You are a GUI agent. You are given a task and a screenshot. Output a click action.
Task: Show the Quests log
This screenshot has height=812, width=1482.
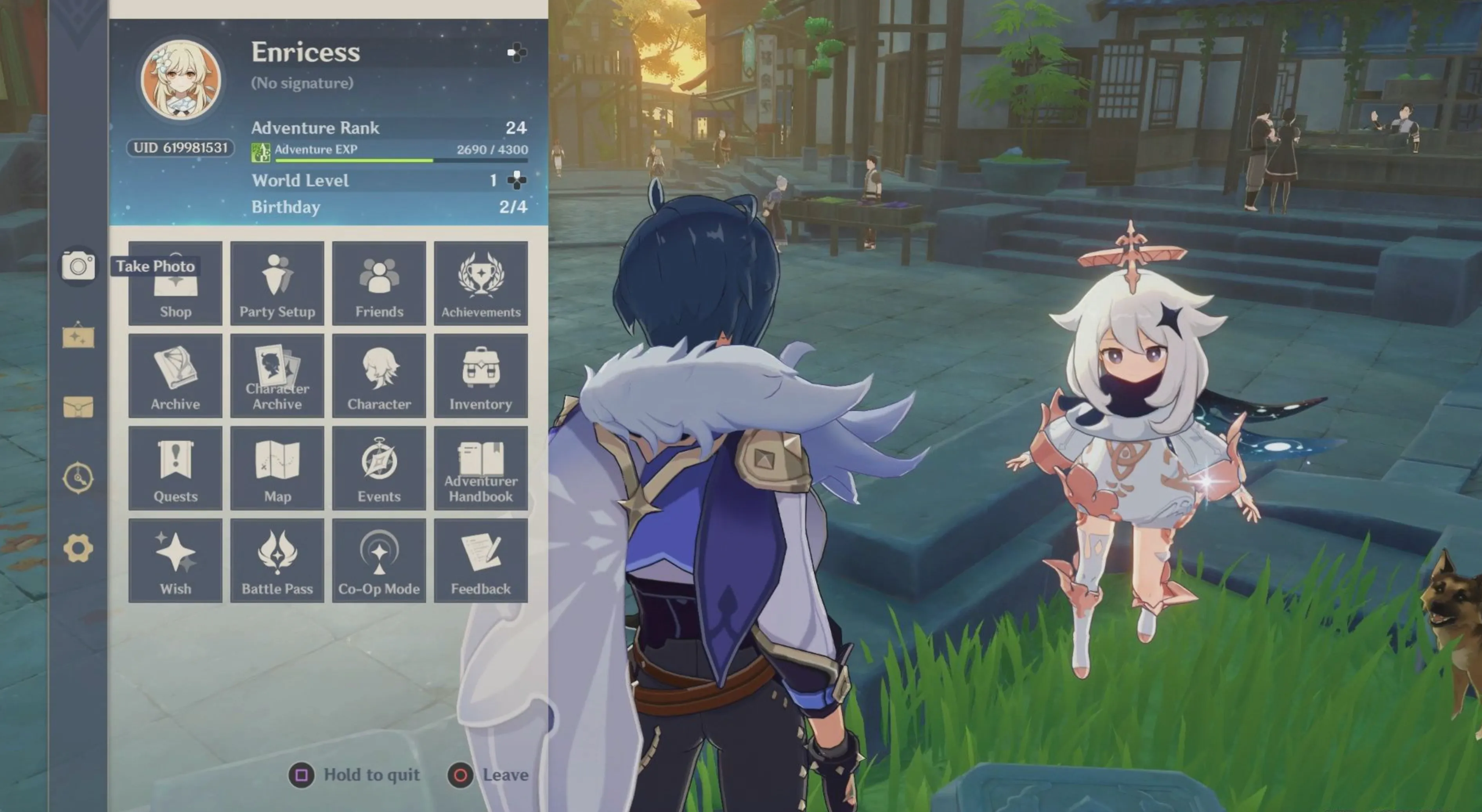pos(175,469)
